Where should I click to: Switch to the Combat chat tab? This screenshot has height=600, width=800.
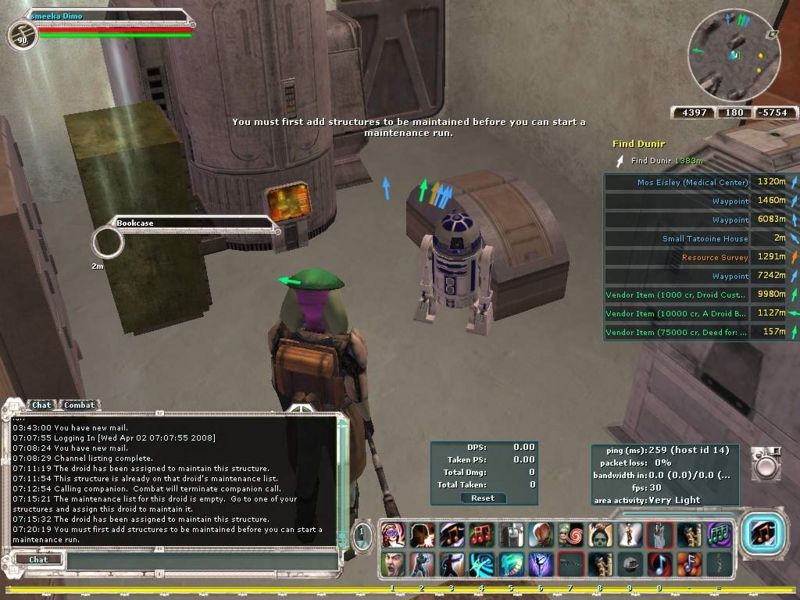80,405
